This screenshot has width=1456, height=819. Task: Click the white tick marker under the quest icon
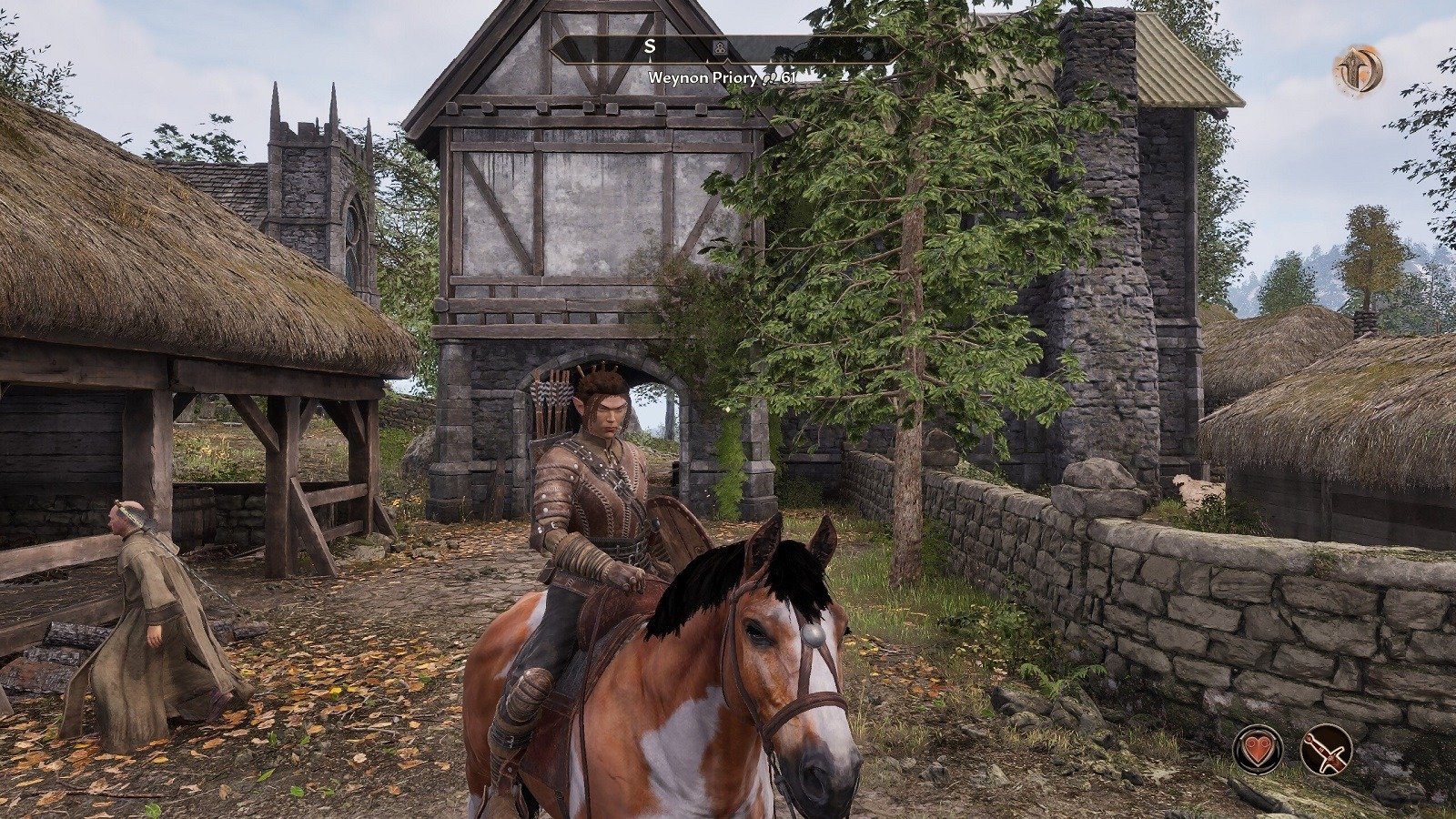726,62
